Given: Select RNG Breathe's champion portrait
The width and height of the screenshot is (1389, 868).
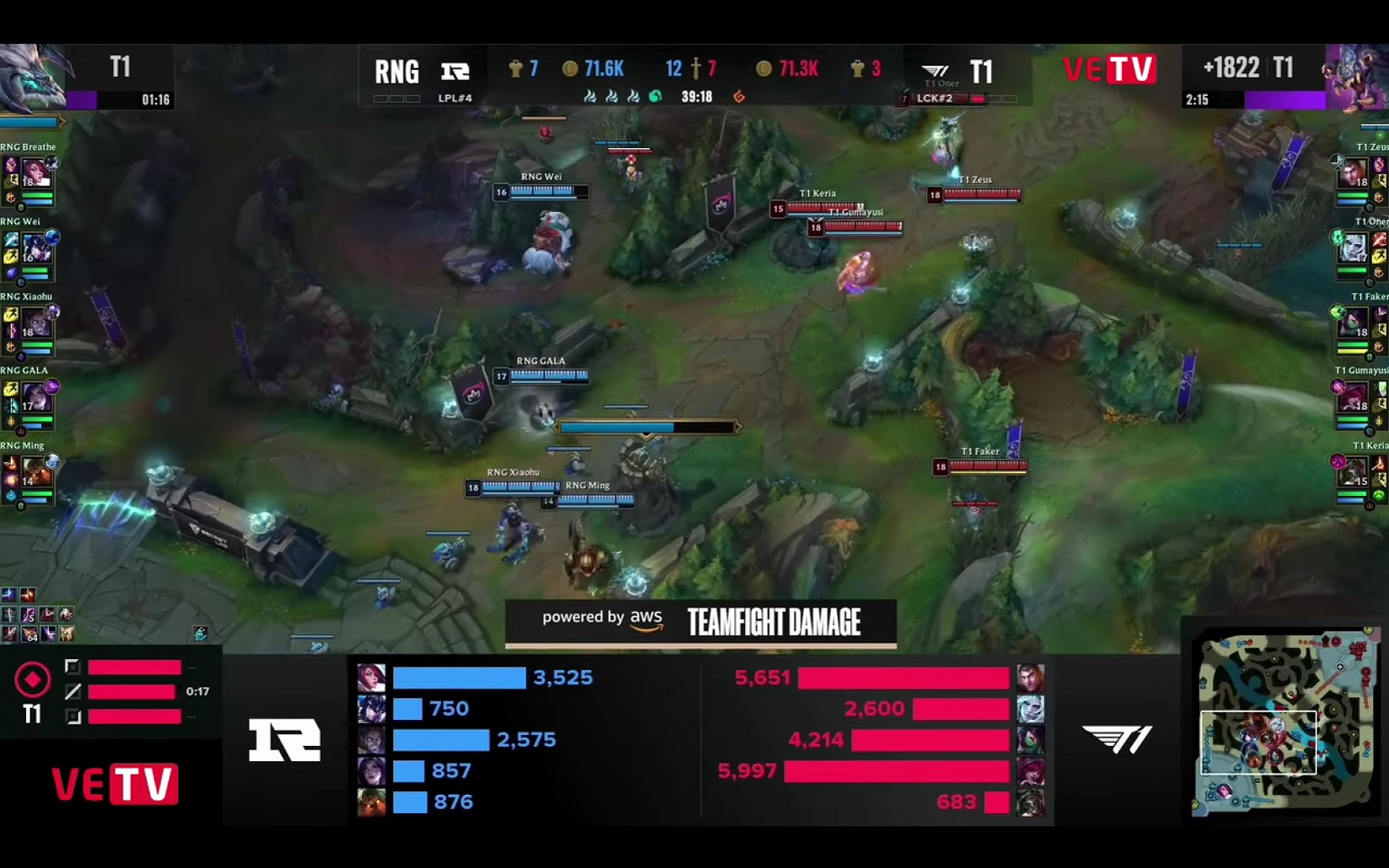Looking at the screenshot, I should (35, 173).
